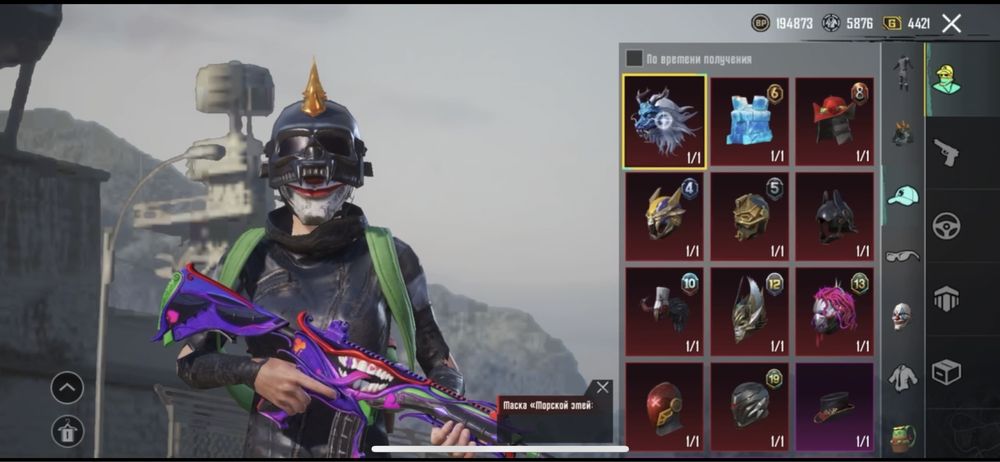Viewport: 1000px width, 462px height.
Task: Select the horned mask item numbered 10
Action: 664,310
